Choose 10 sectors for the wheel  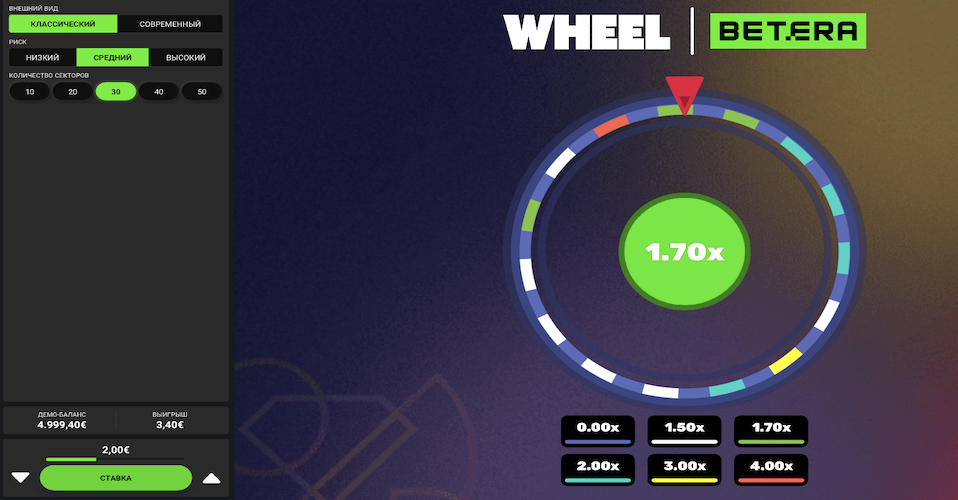click(x=30, y=91)
